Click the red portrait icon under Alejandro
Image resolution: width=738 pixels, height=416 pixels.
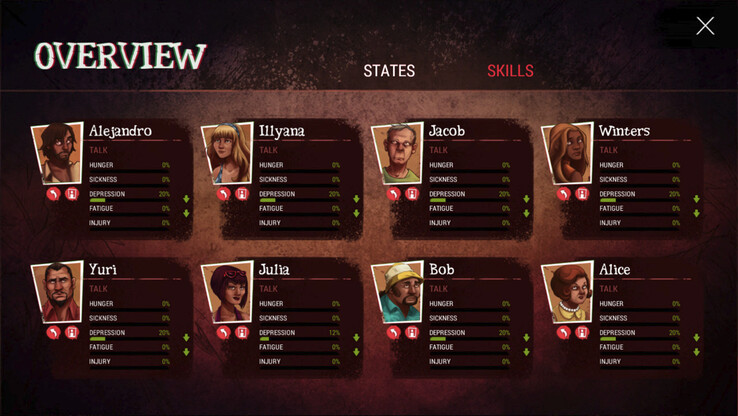(71, 194)
